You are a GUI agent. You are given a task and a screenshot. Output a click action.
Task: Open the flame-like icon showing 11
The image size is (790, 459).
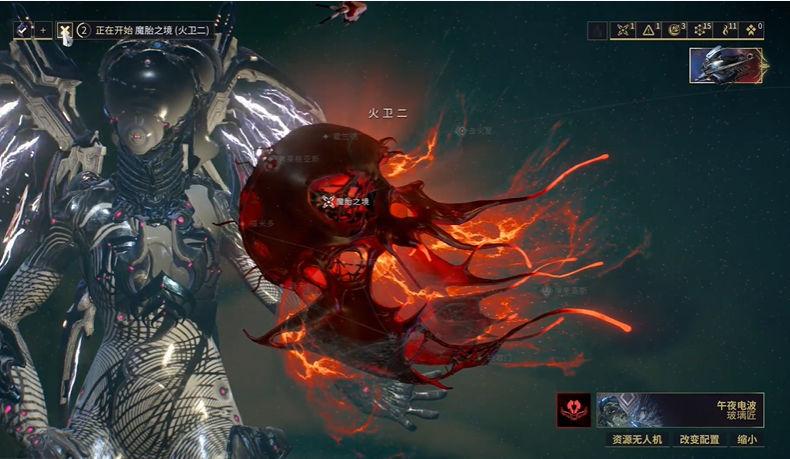727,30
